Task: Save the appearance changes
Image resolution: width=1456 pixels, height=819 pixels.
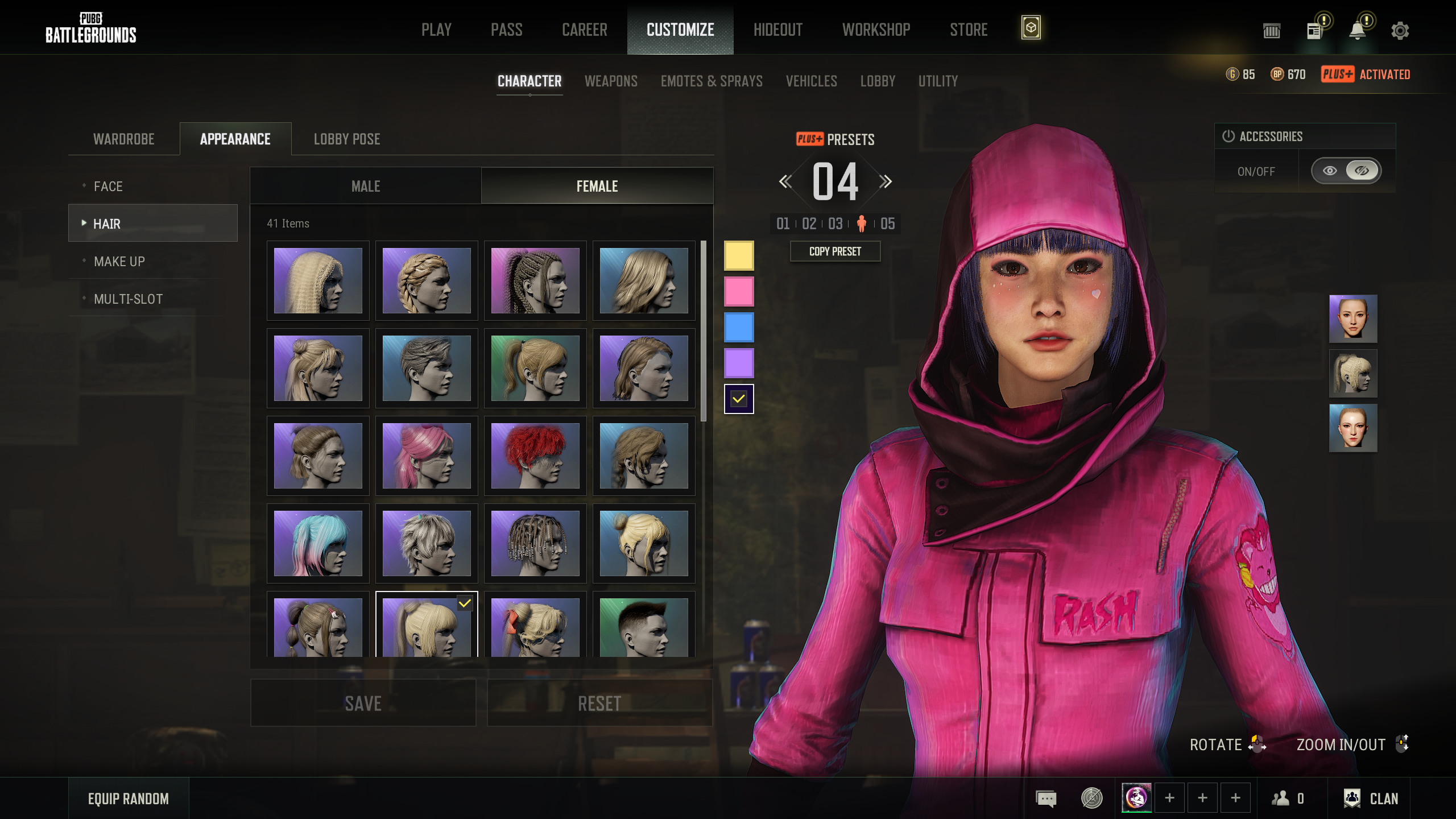Action: (363, 703)
